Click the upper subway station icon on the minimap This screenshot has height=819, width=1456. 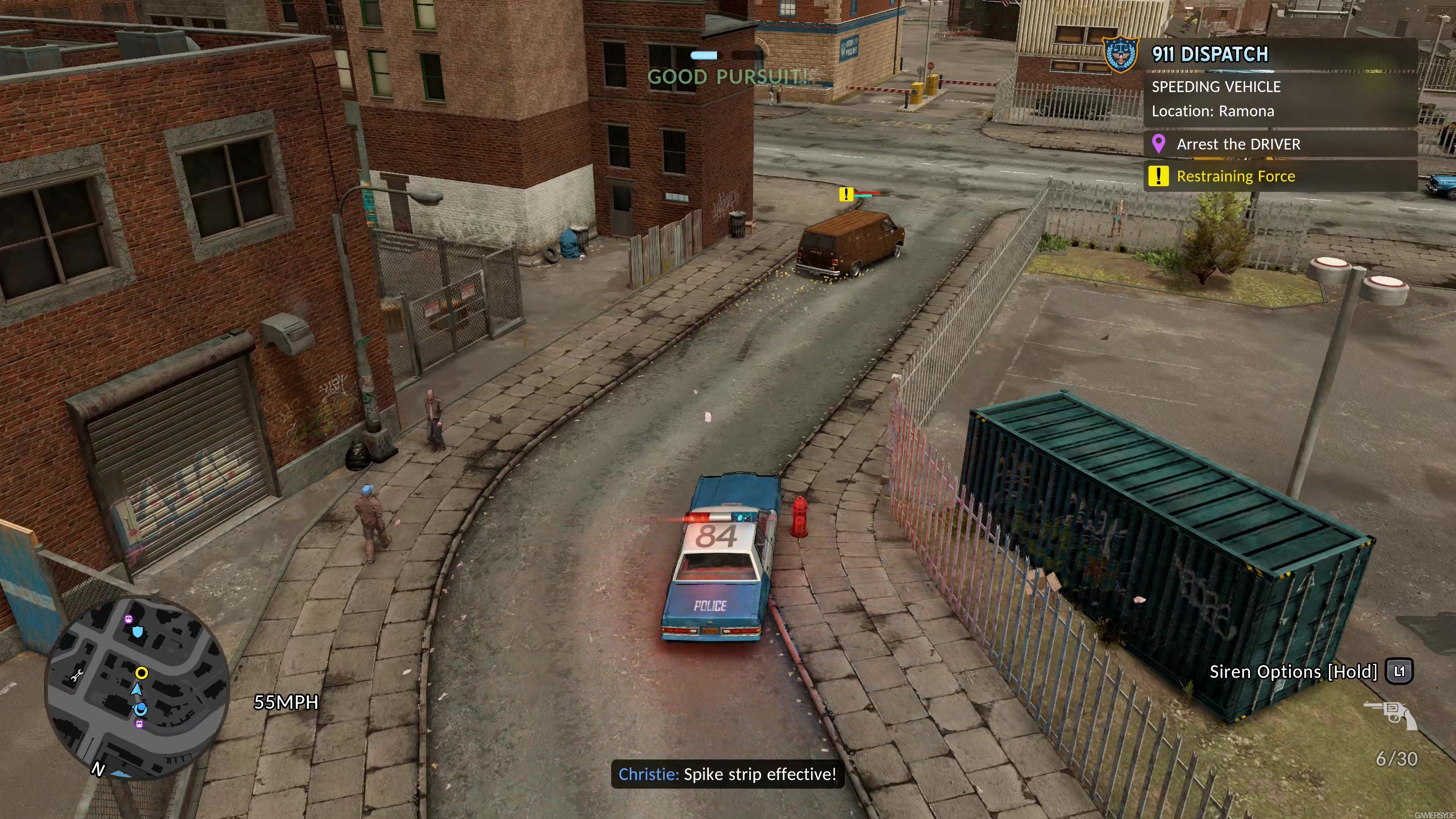click(x=128, y=619)
